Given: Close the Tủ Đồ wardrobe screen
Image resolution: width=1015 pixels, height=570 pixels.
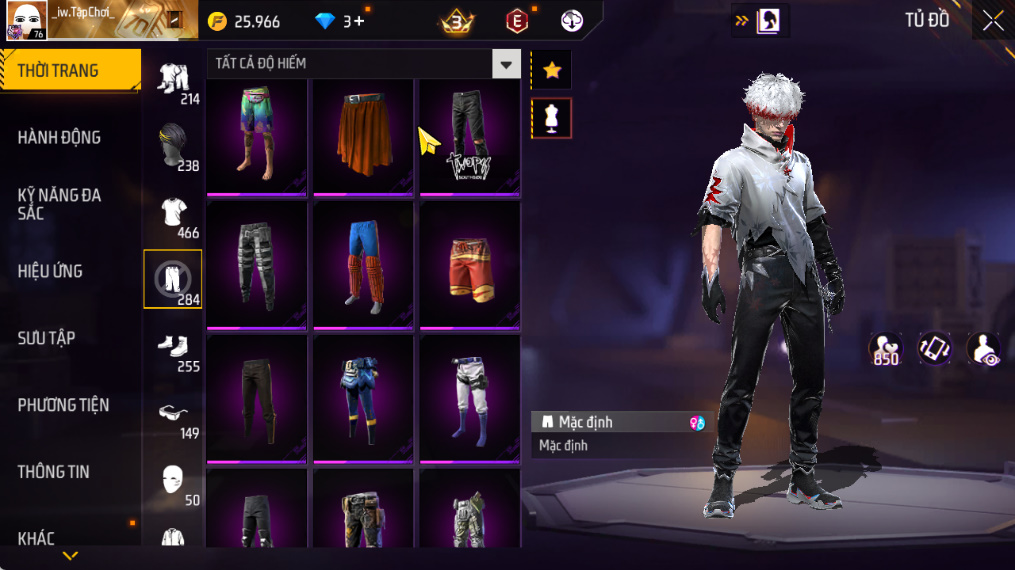Looking at the screenshot, I should click(x=992, y=21).
